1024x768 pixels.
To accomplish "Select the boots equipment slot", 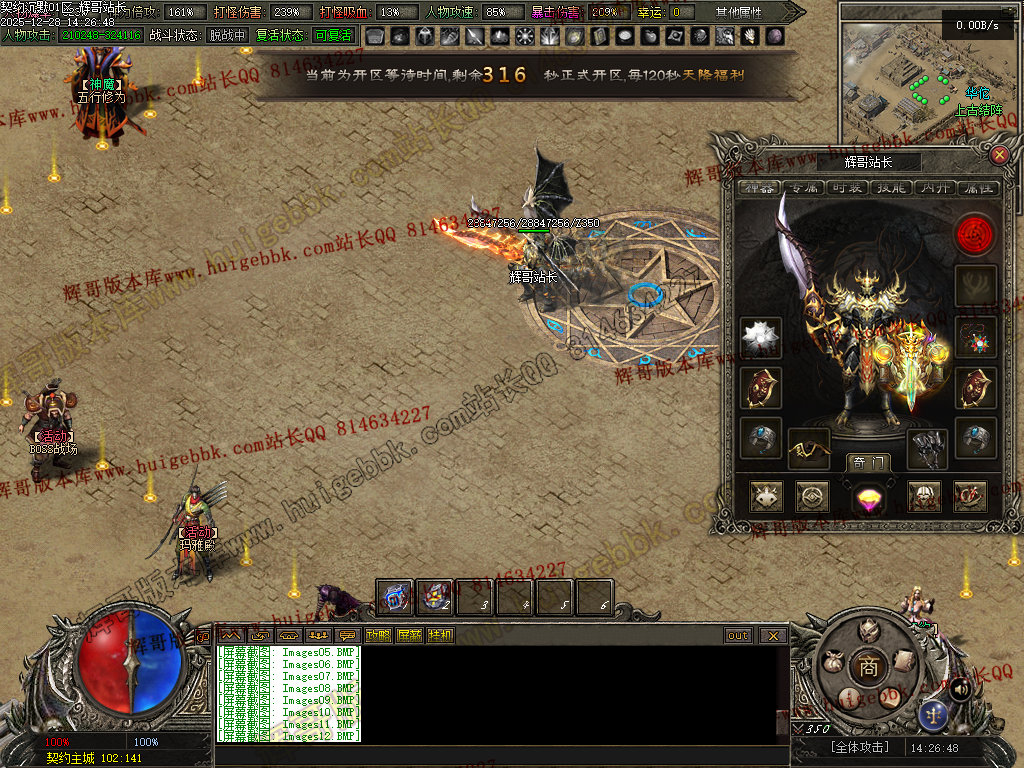I will point(927,449).
